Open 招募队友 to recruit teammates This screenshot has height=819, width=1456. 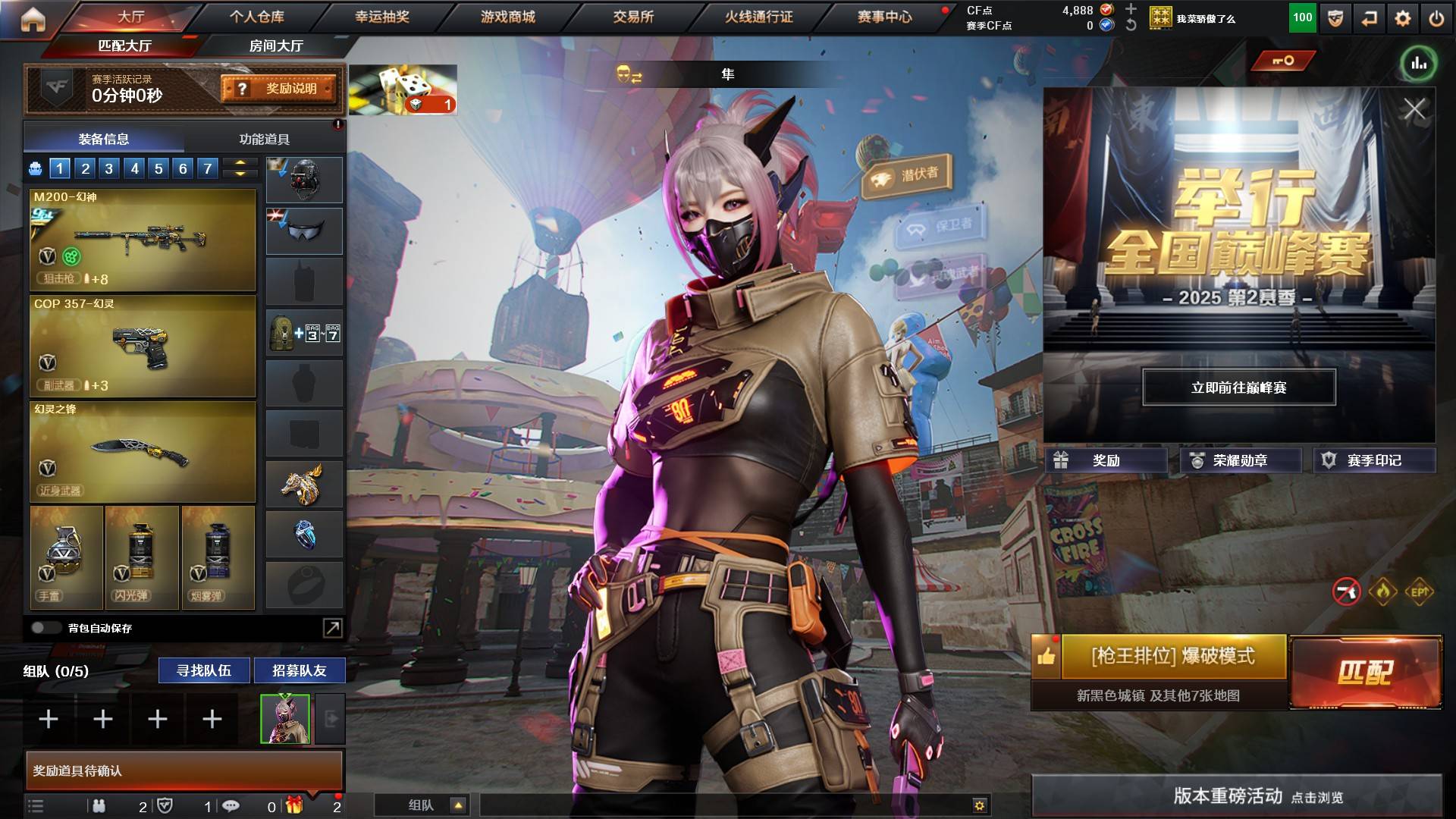[x=300, y=670]
